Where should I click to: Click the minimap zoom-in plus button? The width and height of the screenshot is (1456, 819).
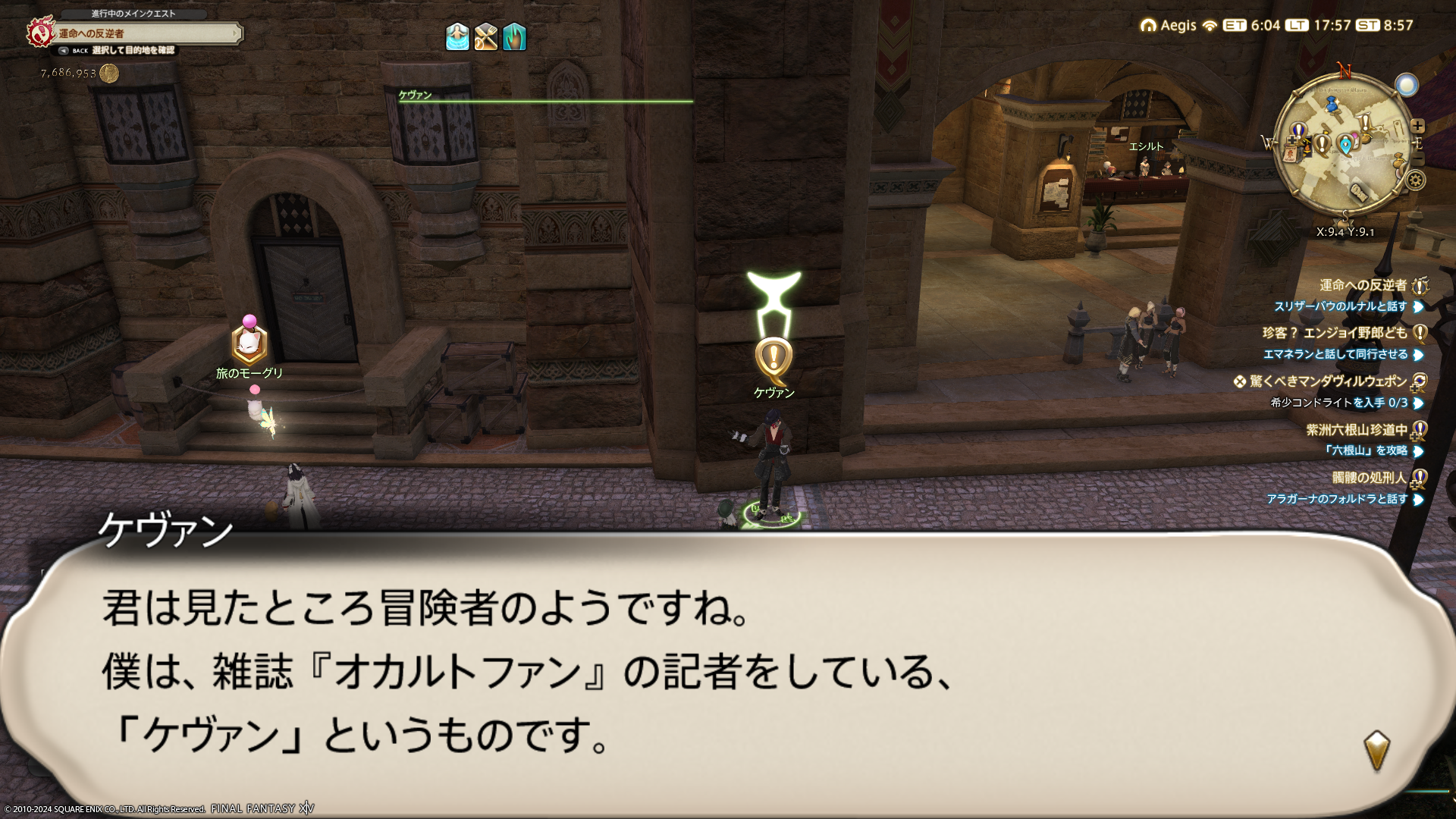pyautogui.click(x=1417, y=126)
